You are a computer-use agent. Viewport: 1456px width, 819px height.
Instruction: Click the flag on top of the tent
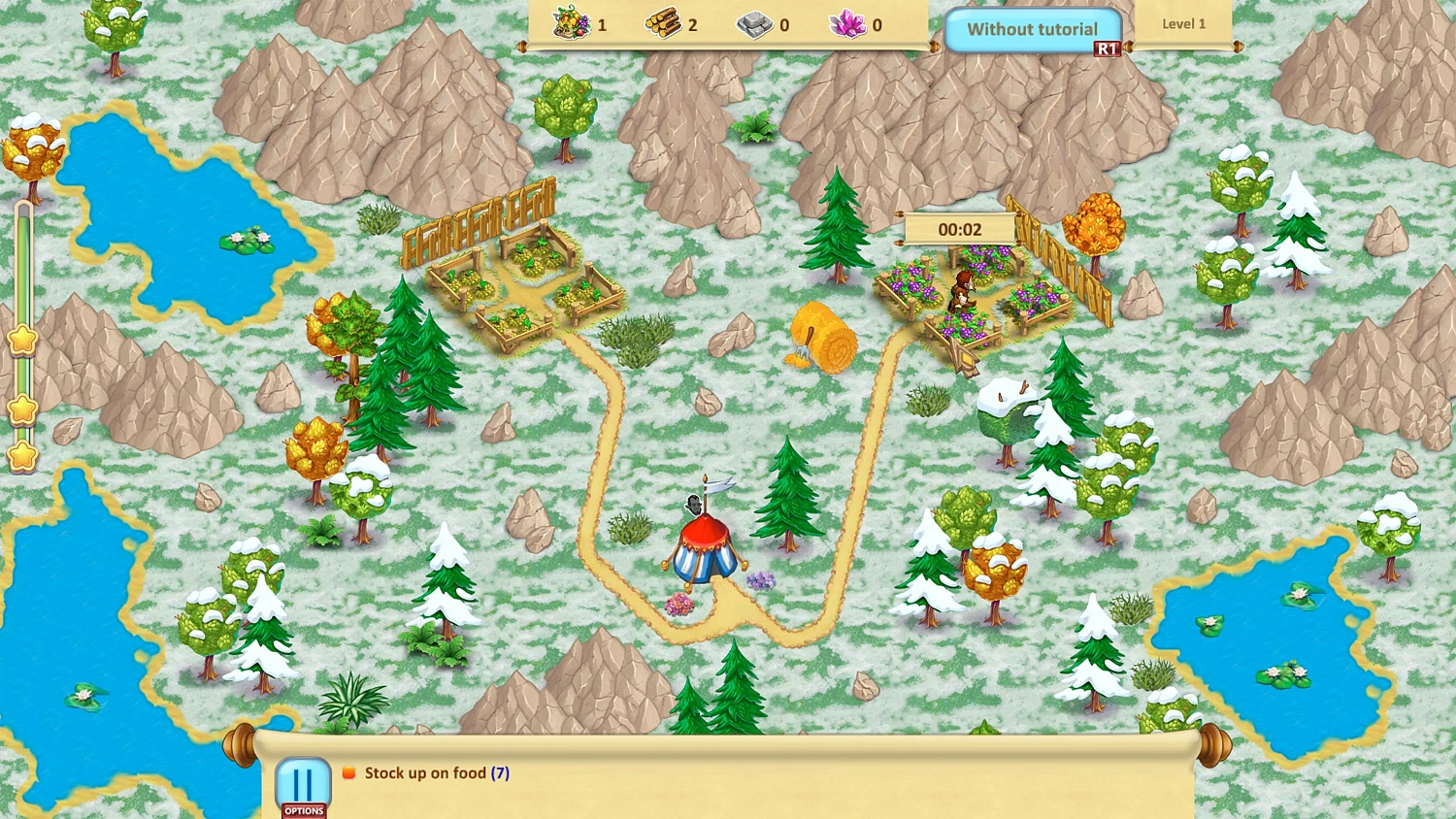click(721, 483)
